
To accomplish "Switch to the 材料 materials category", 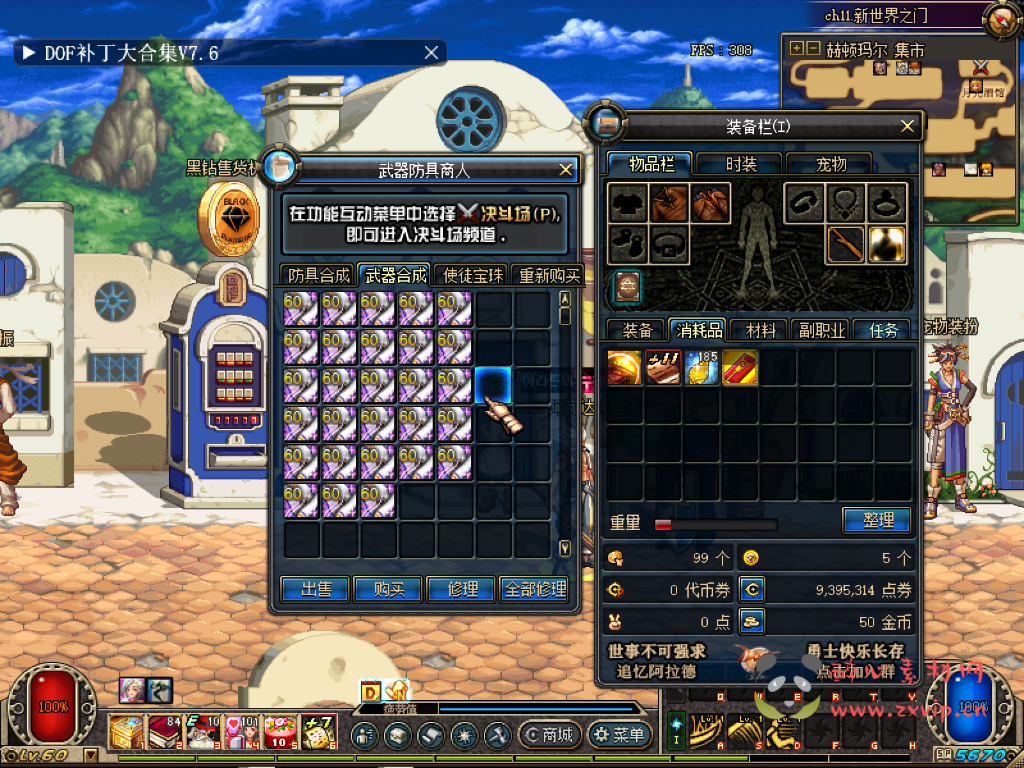I will (760, 330).
